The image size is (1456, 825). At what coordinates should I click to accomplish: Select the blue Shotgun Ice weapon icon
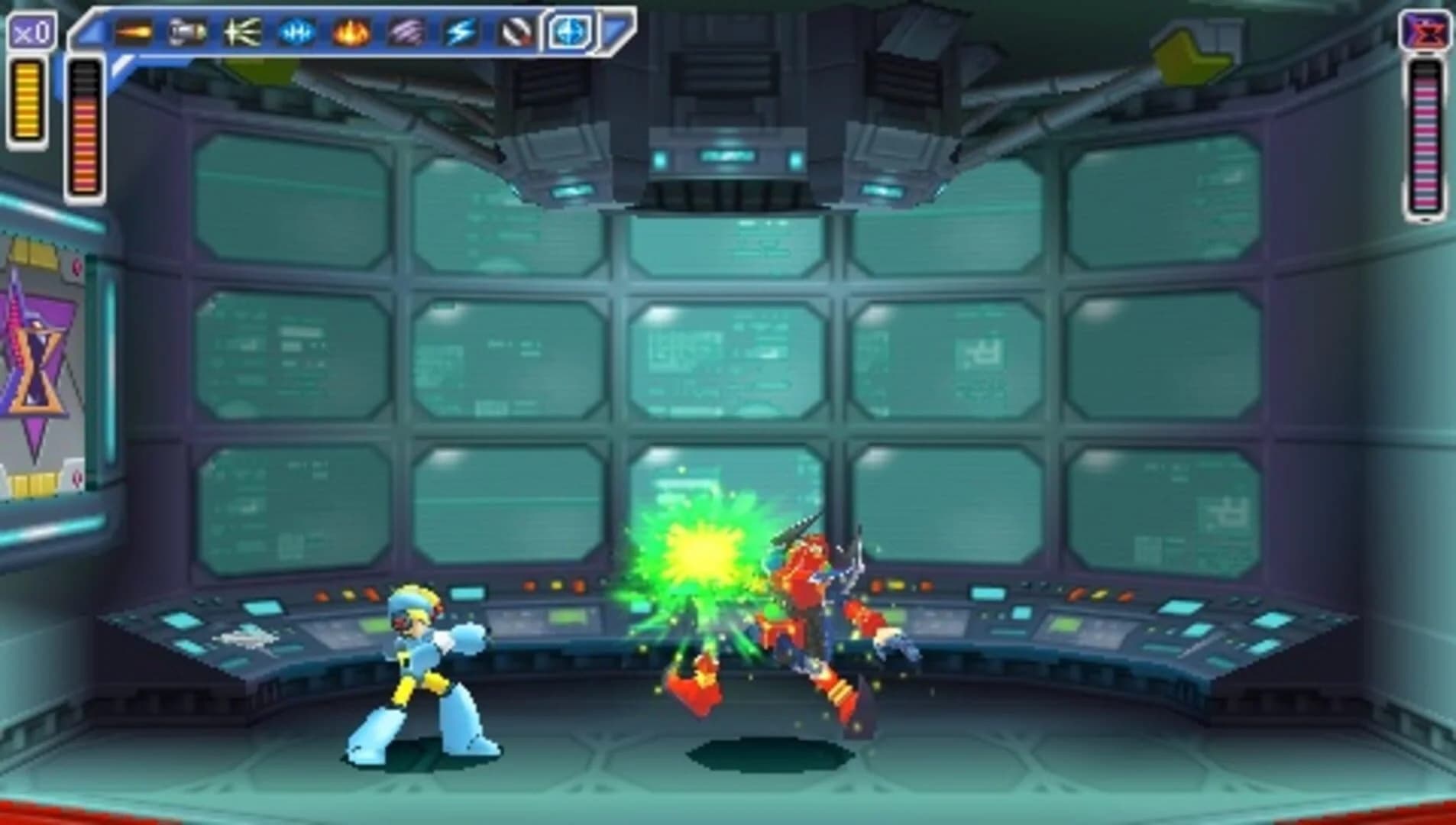coord(294,32)
